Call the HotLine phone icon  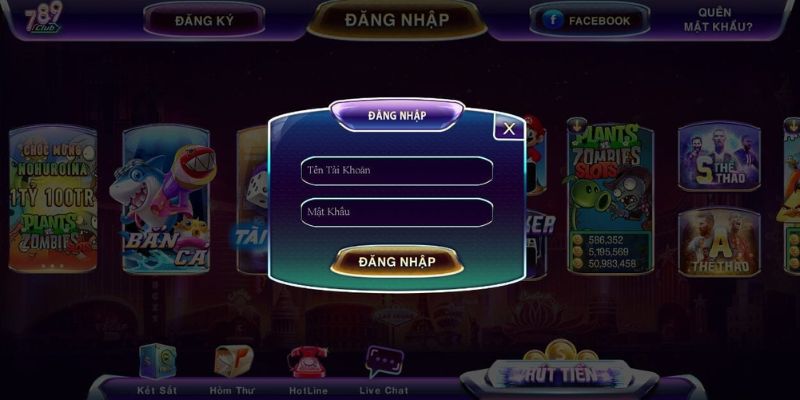coord(307,363)
